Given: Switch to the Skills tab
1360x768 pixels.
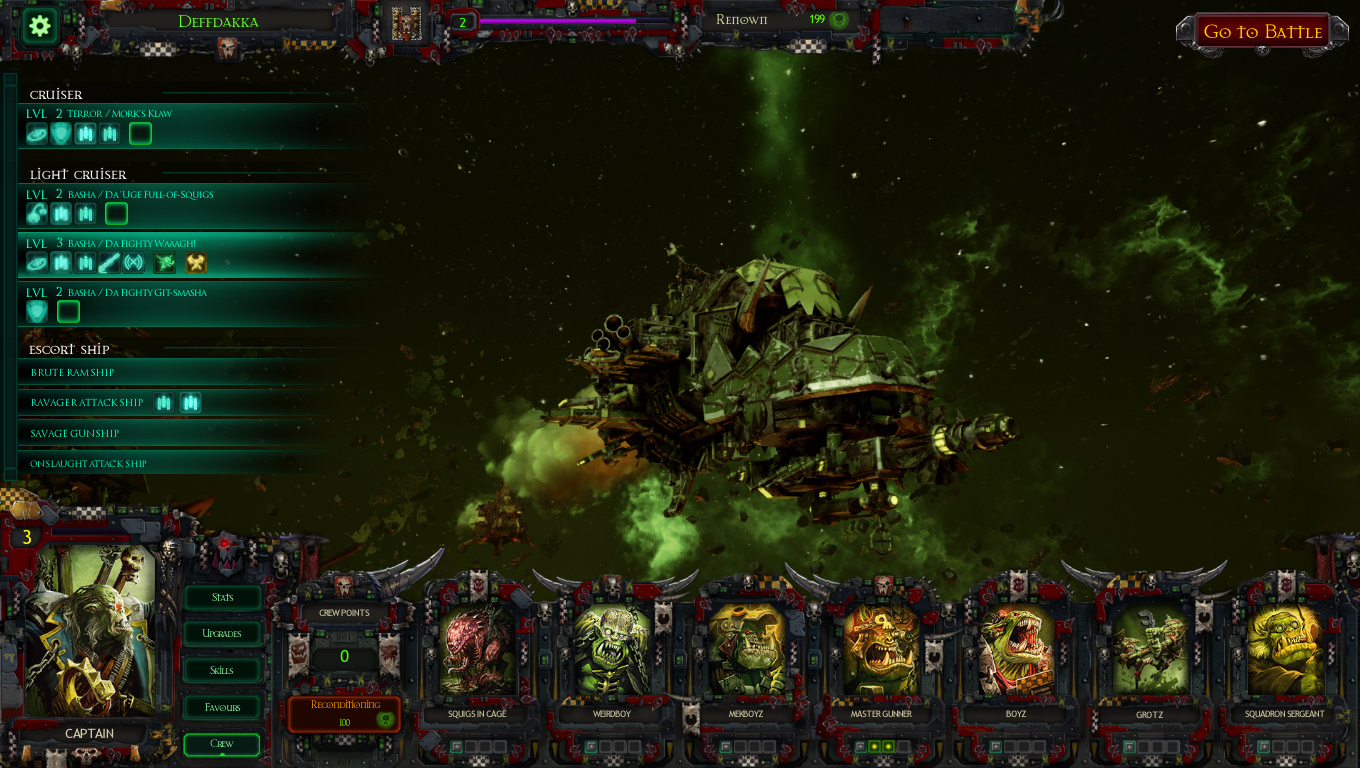Looking at the screenshot, I should (x=222, y=671).
